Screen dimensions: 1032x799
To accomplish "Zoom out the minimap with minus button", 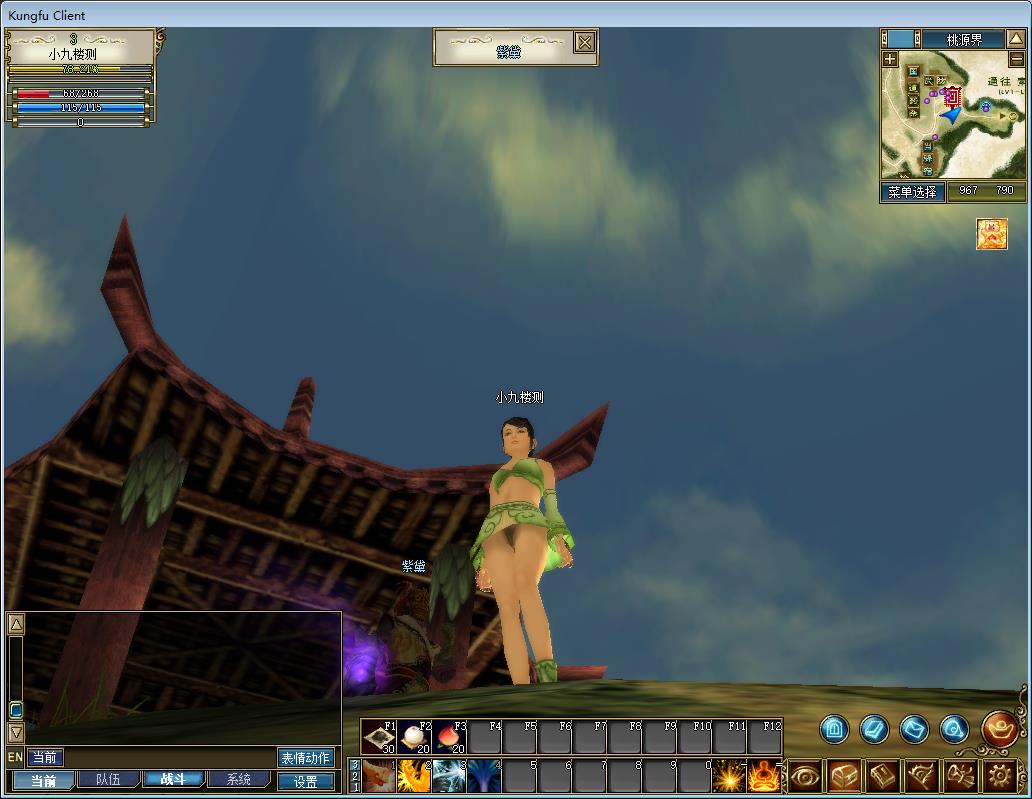I will point(1017,59).
